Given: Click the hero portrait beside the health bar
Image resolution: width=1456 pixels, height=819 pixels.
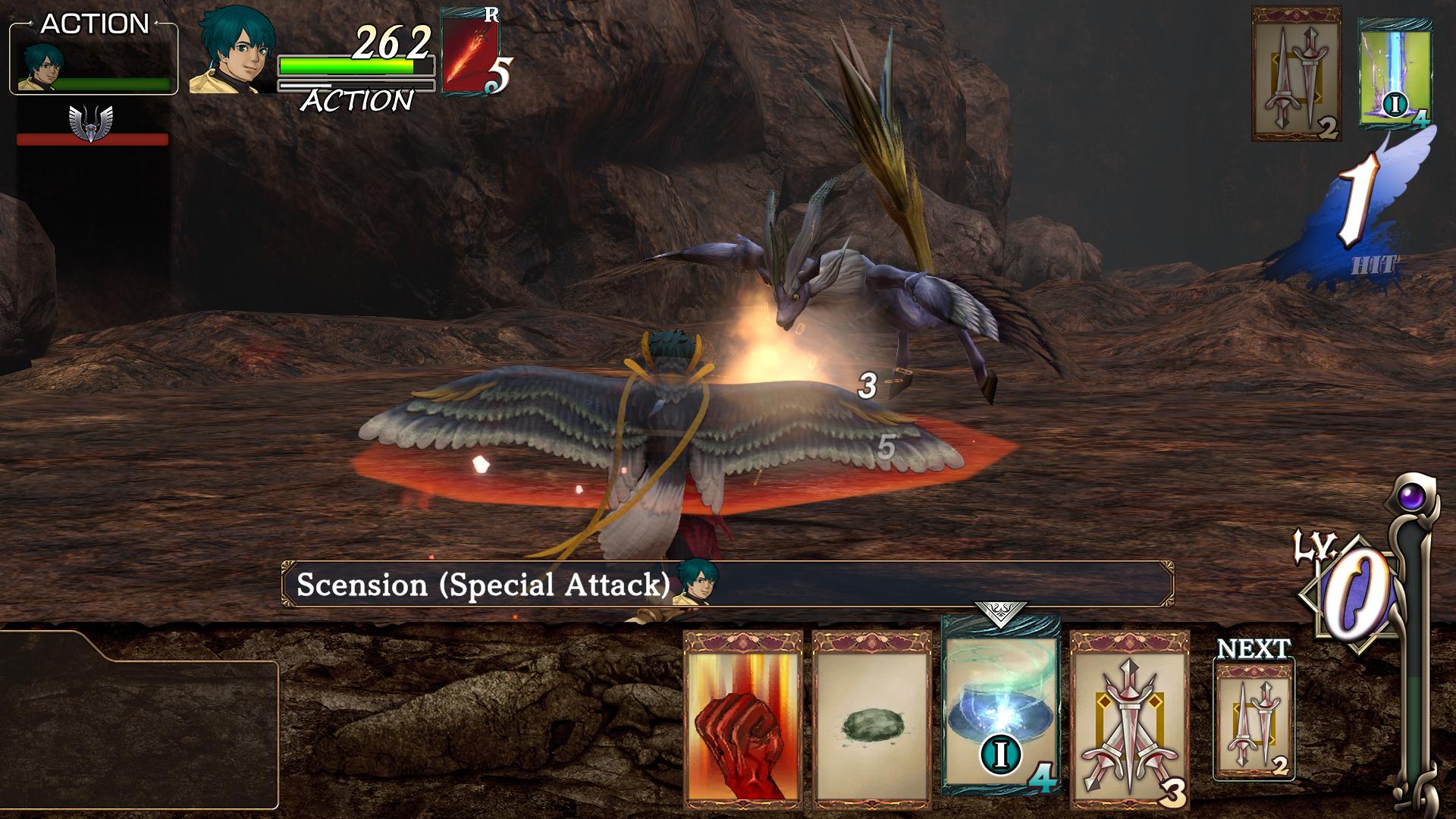Looking at the screenshot, I should click(231, 53).
